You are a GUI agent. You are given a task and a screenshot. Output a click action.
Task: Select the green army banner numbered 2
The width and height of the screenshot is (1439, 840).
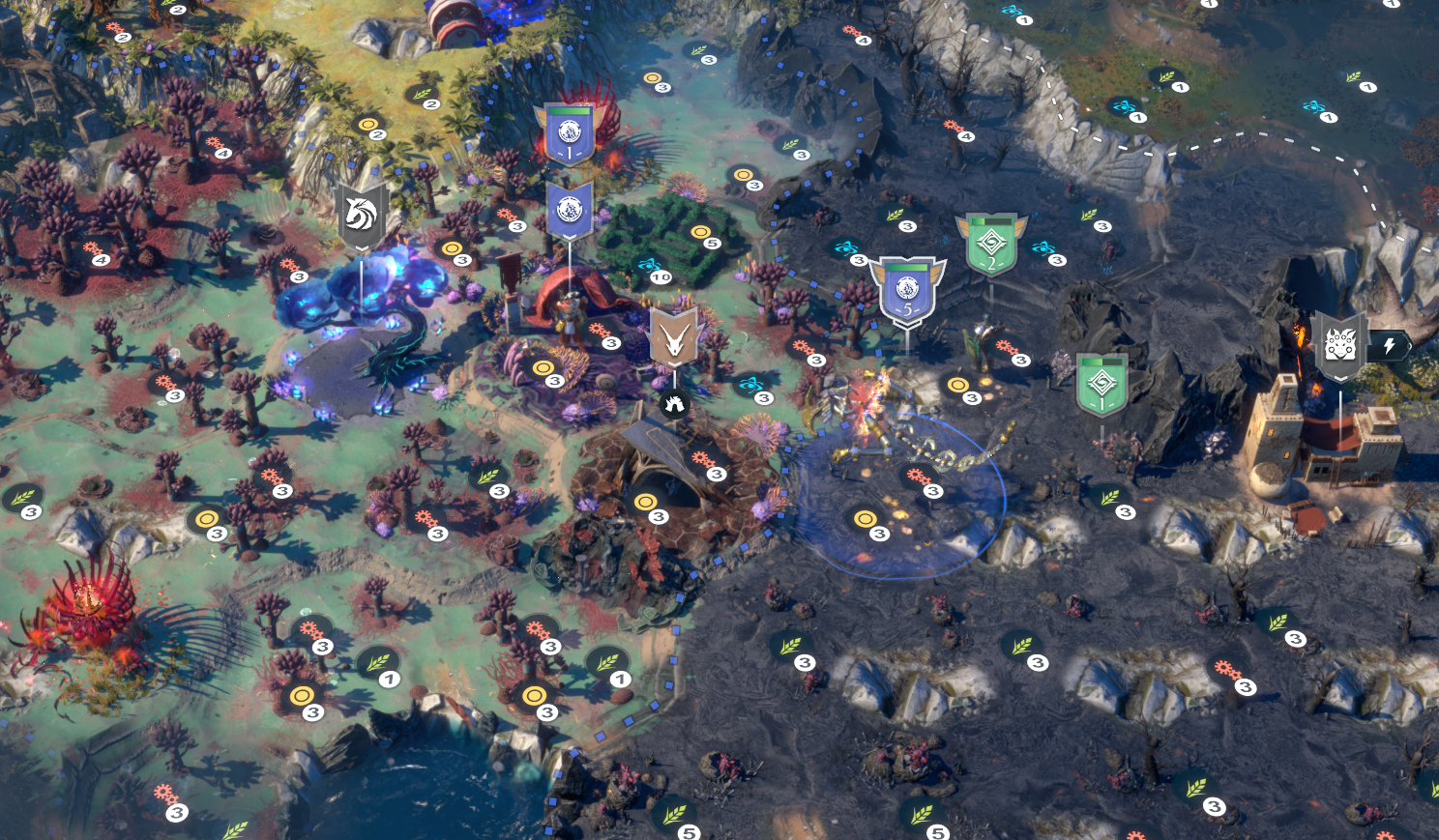pos(991,244)
